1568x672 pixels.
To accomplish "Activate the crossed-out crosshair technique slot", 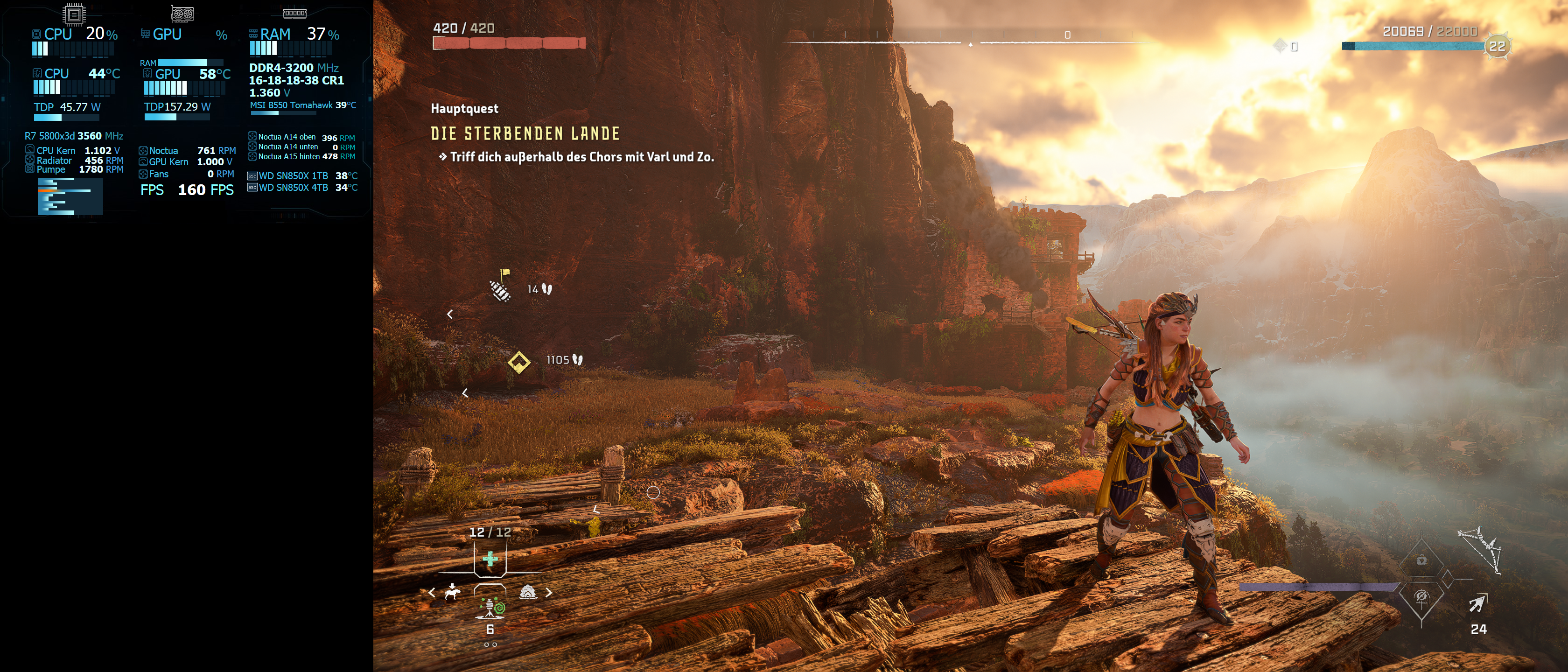I will (1421, 597).
